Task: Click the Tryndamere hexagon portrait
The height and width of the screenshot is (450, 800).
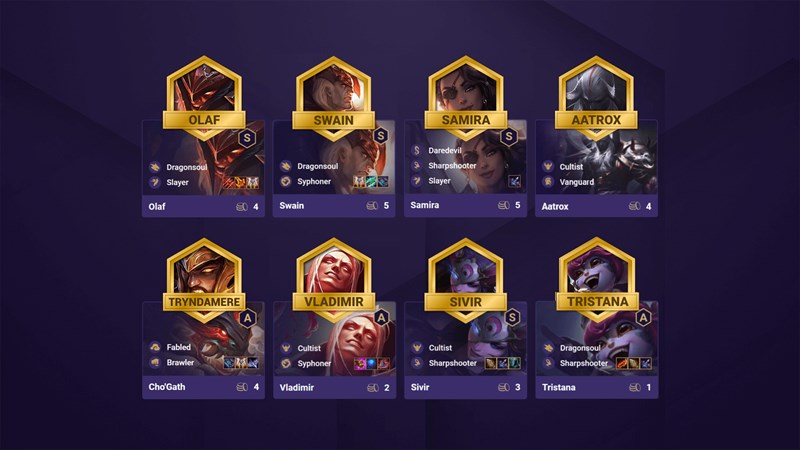Action: tap(203, 275)
